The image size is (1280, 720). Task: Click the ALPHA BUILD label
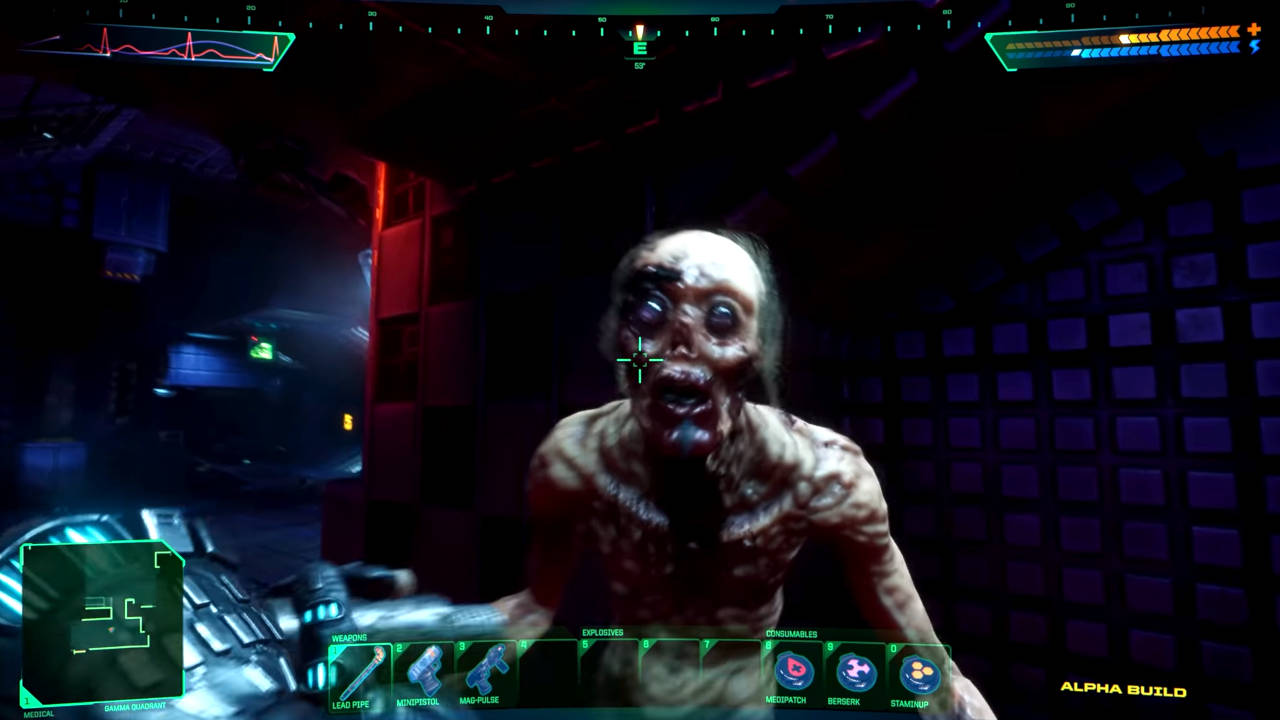point(1122,690)
